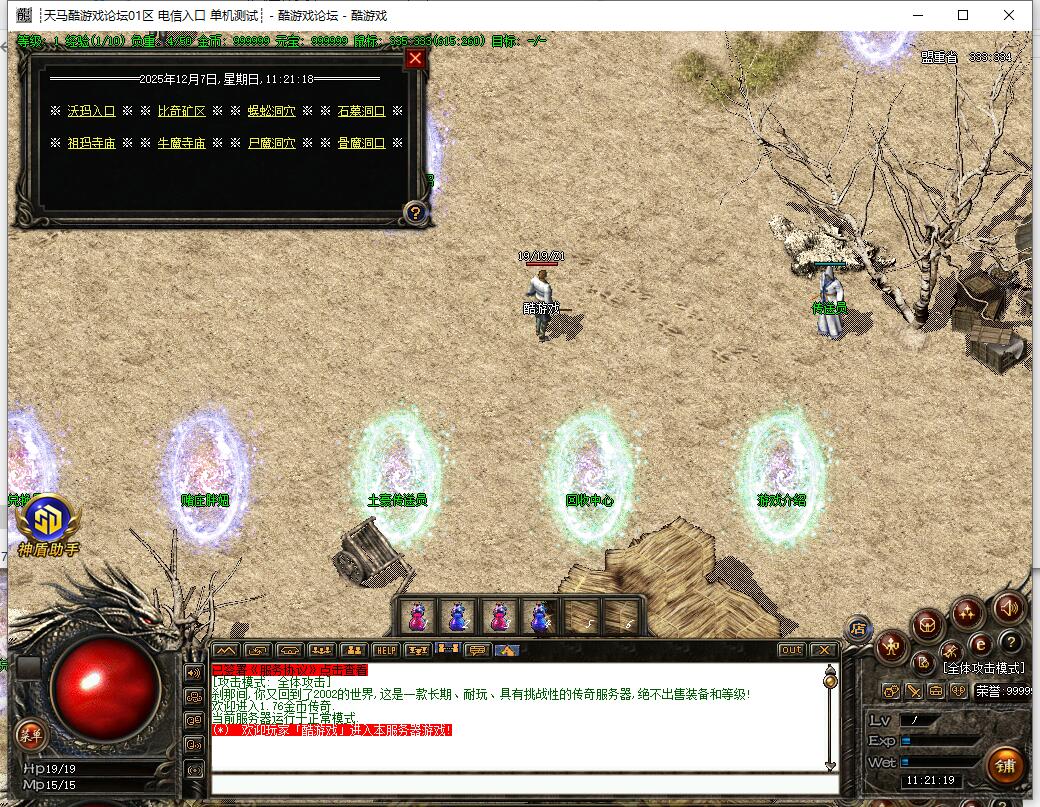
Task: Choose the 沃玛入口 teleport link
Action: [91, 111]
